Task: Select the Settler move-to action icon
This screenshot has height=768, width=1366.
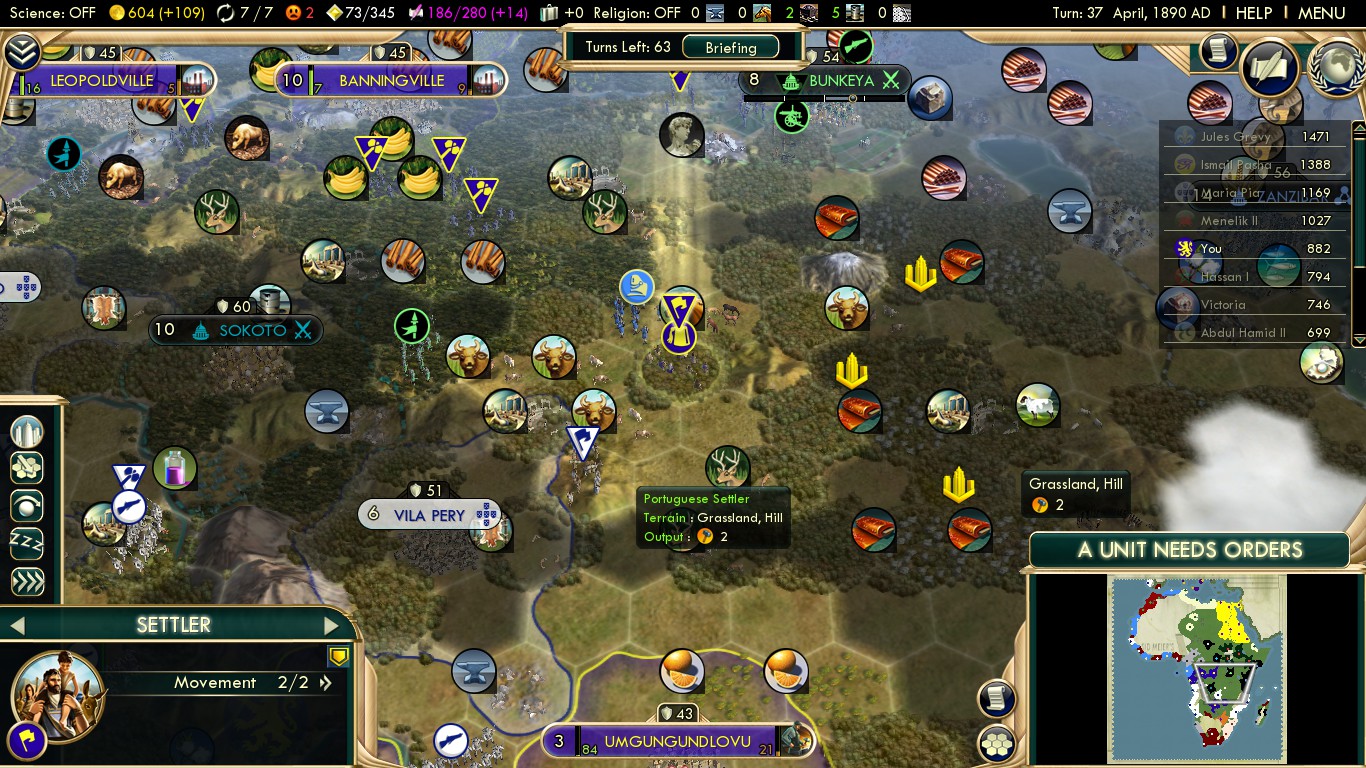Action: 27,468
